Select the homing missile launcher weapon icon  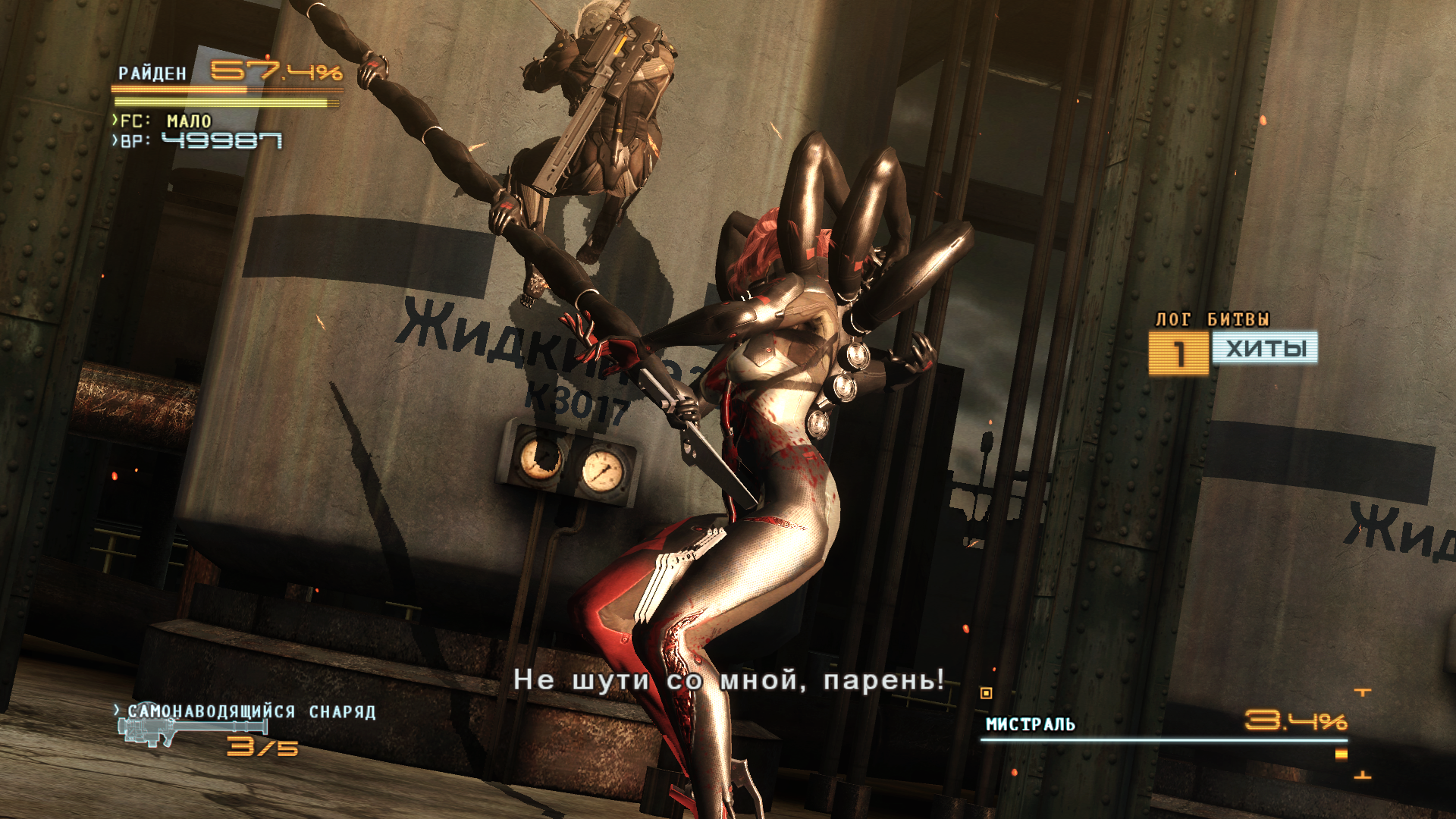pos(191,731)
